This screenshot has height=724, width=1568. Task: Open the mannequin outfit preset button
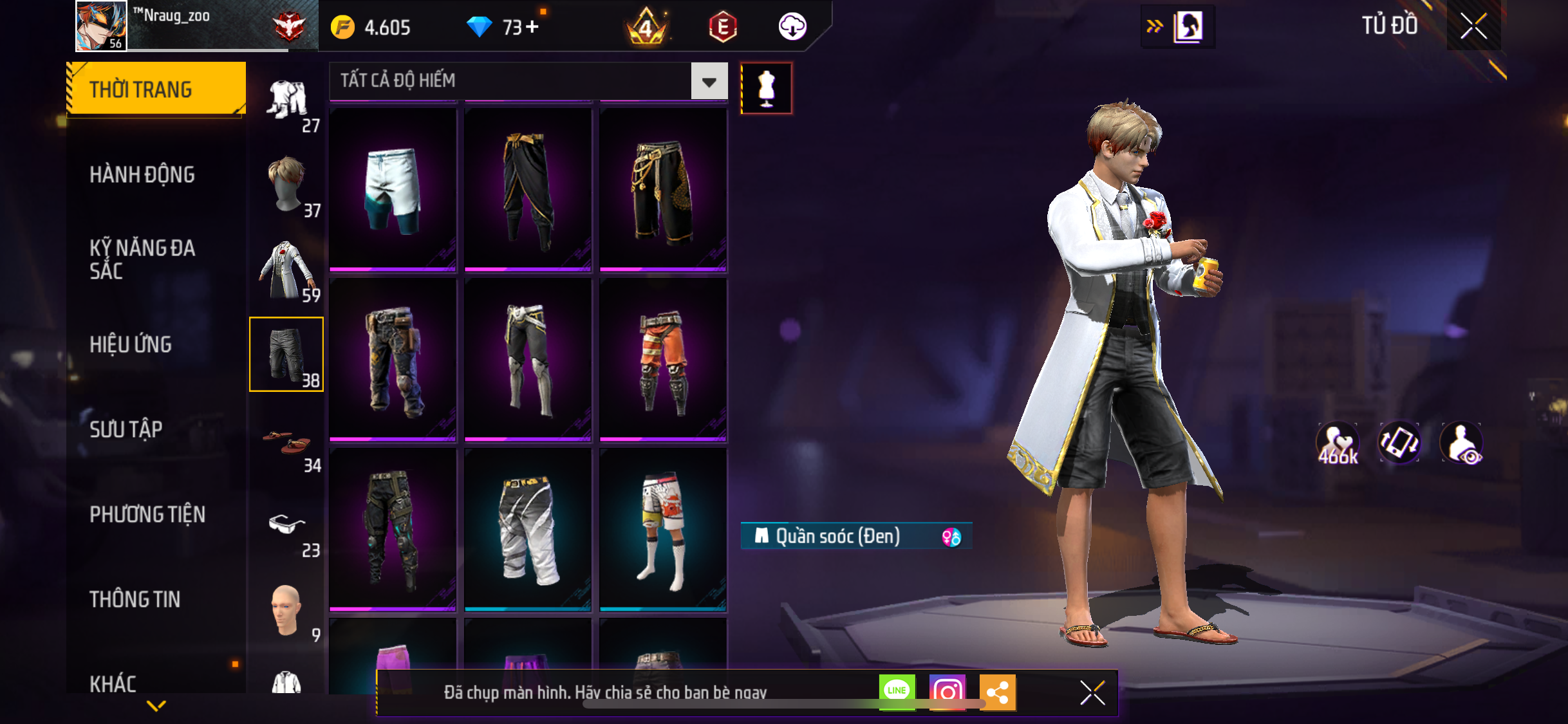coord(766,88)
